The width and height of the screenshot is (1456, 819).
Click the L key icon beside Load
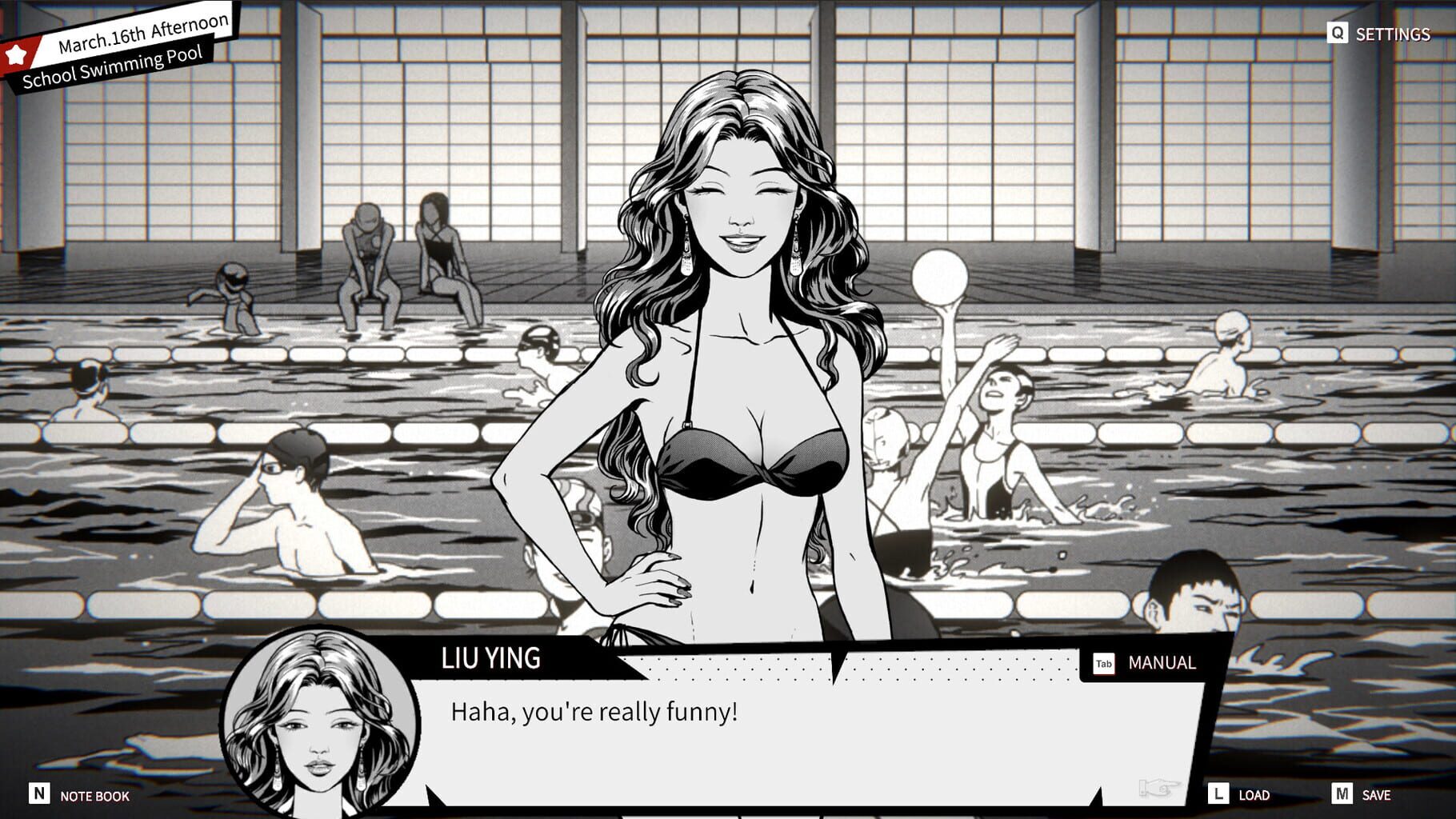(1218, 795)
